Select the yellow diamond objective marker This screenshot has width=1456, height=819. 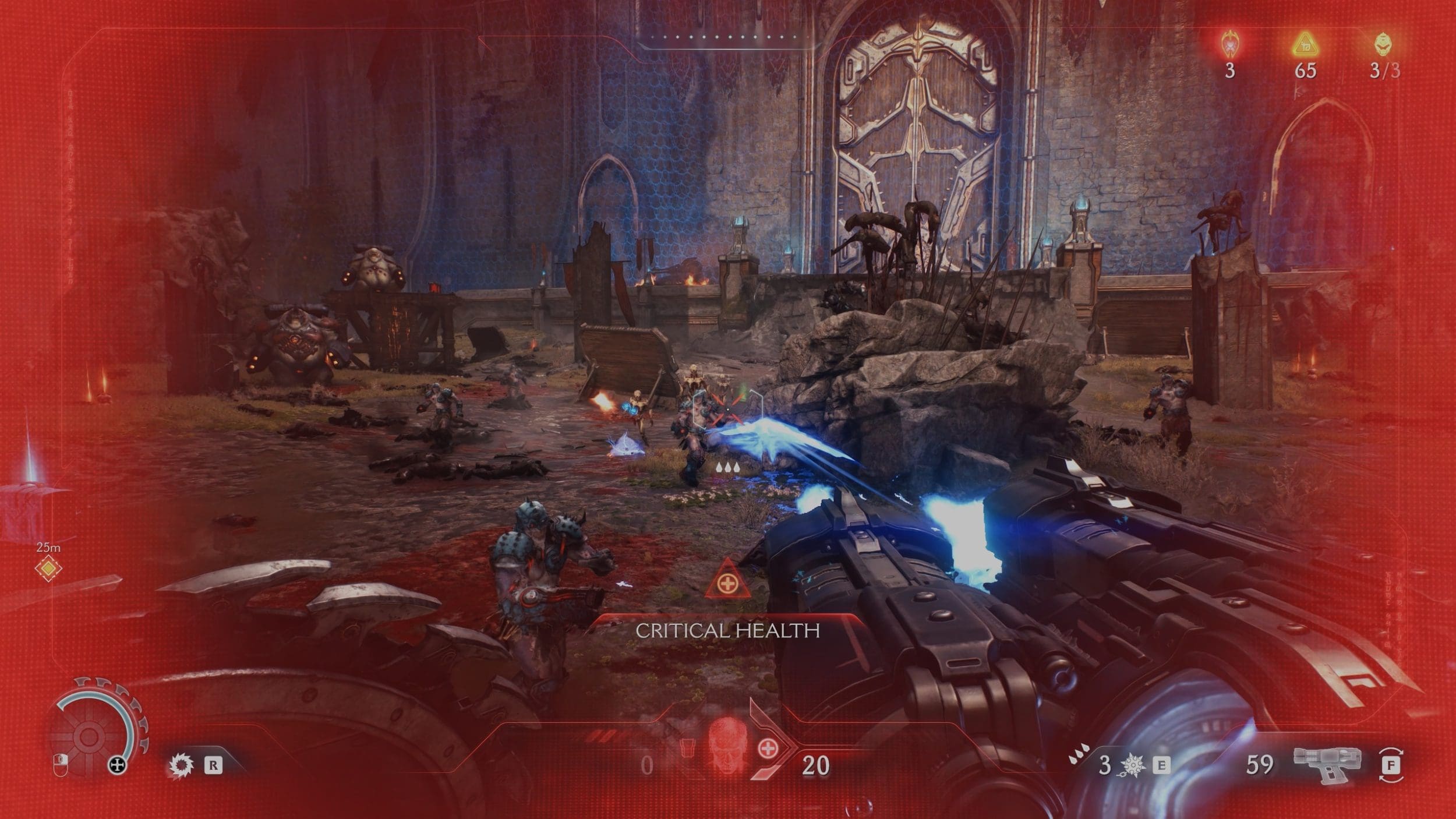tap(48, 568)
